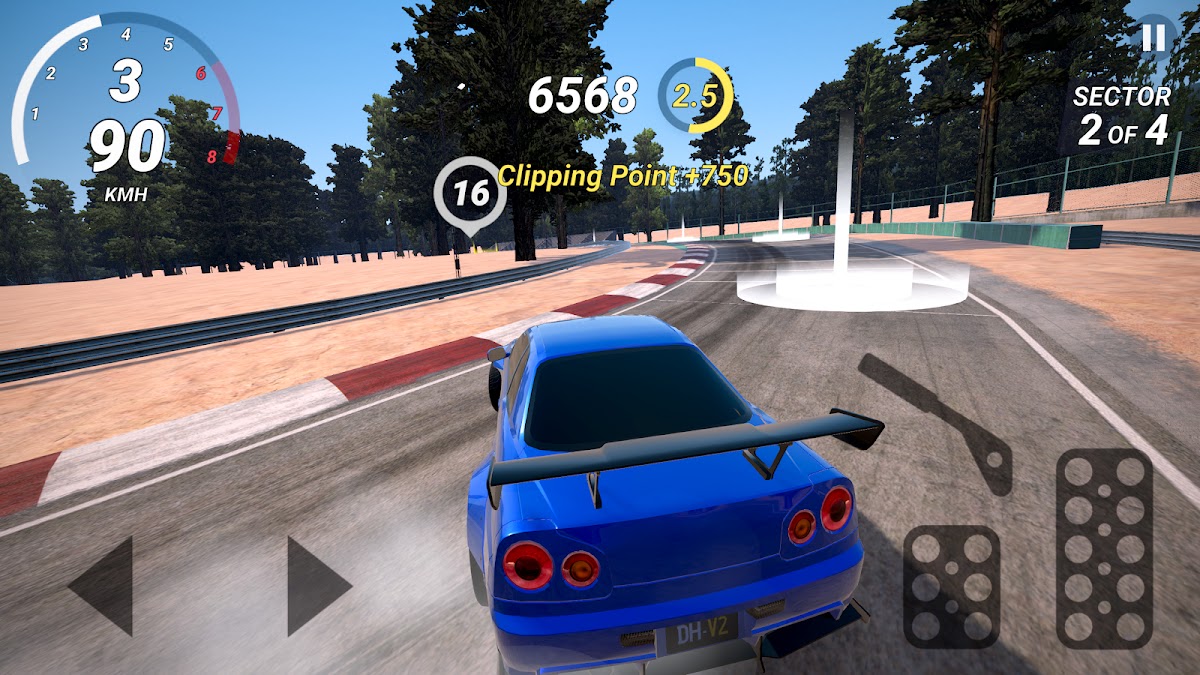Pause the game with the pause button

click(x=1153, y=37)
